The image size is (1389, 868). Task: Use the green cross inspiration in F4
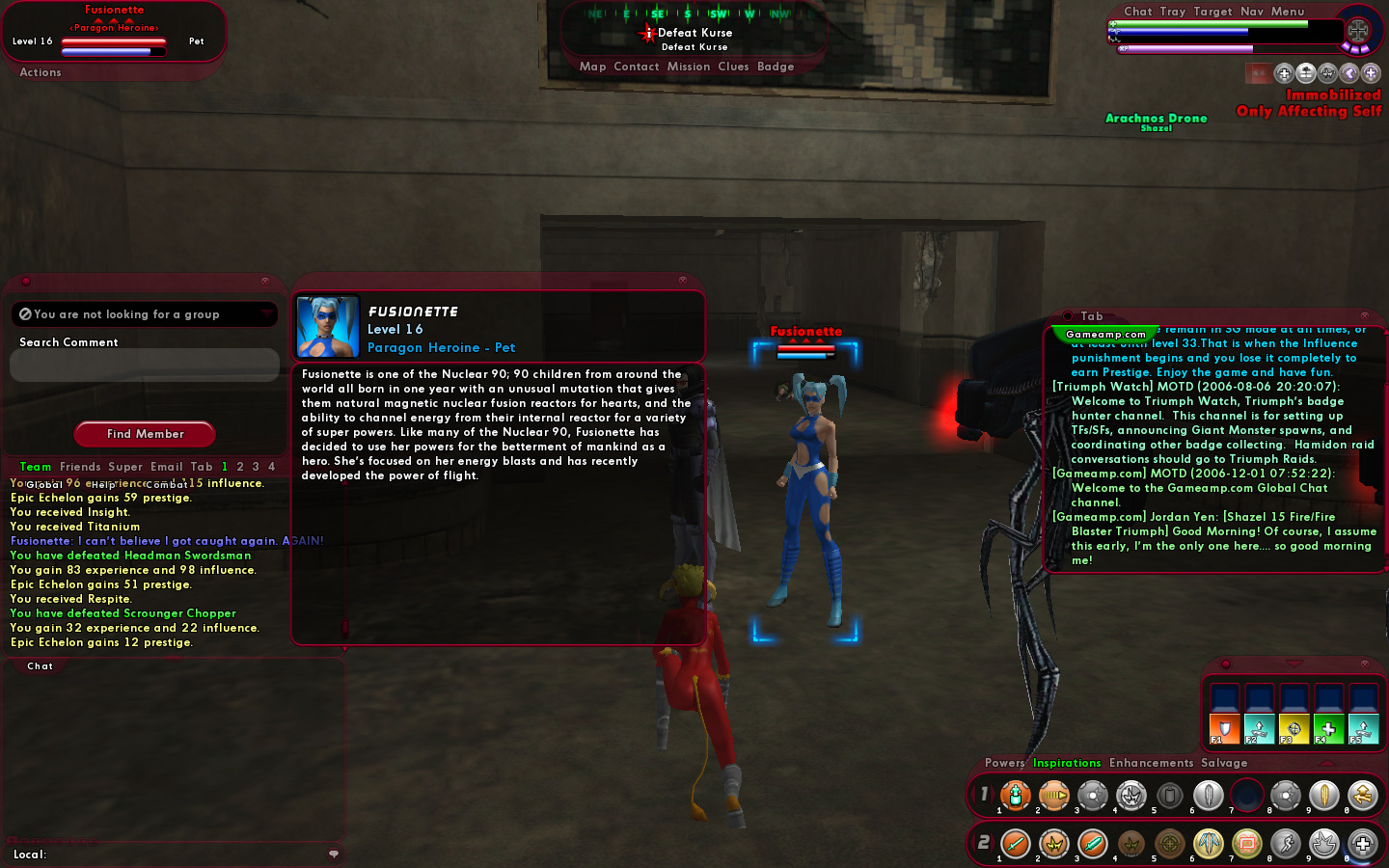[1328, 729]
